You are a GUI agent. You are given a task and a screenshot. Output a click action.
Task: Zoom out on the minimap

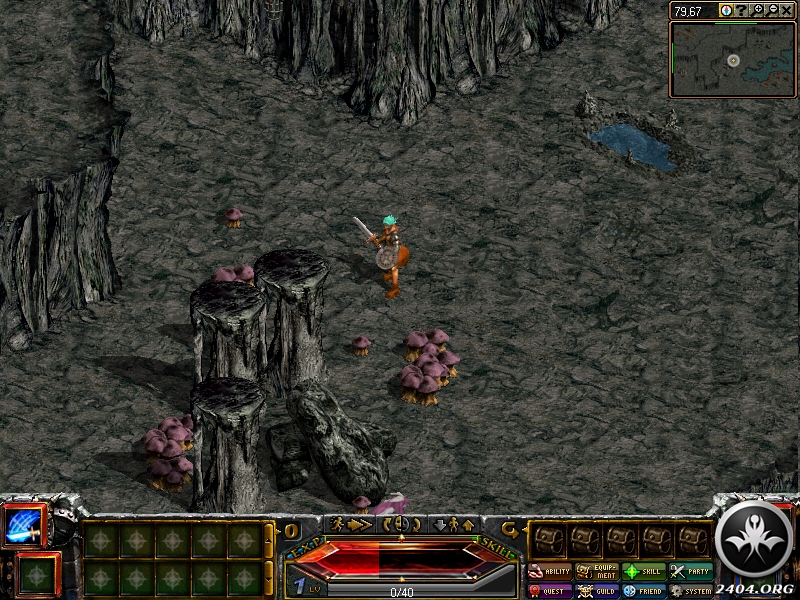click(772, 10)
